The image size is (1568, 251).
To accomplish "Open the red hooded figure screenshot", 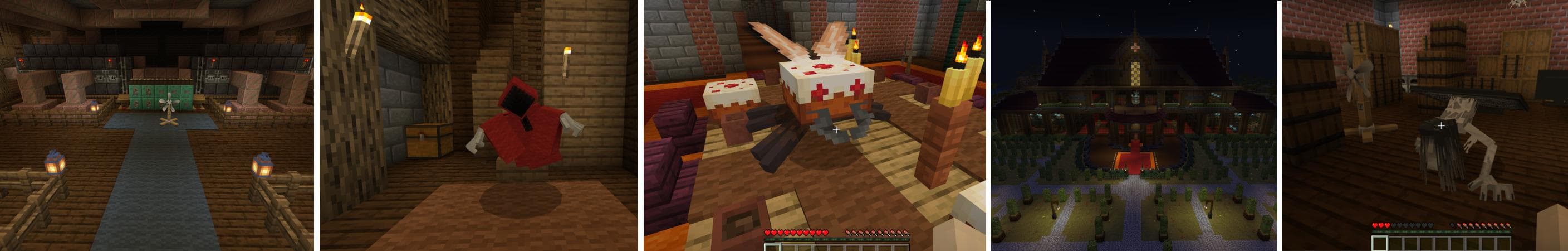I will pos(478,126).
